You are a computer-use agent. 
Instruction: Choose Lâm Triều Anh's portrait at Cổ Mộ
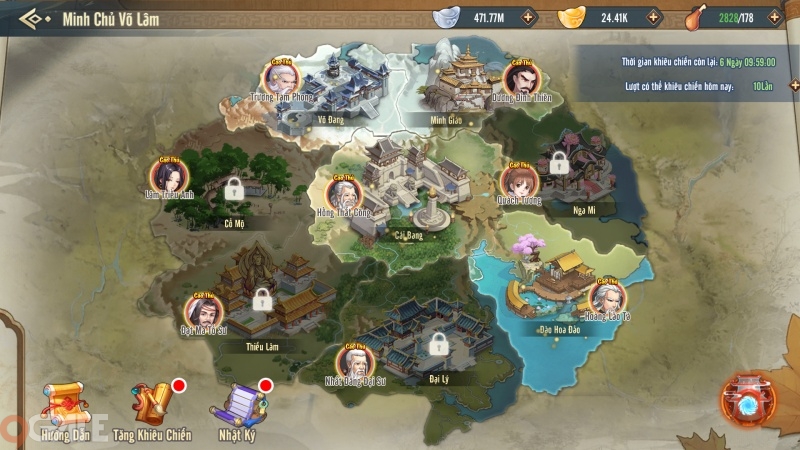click(168, 176)
